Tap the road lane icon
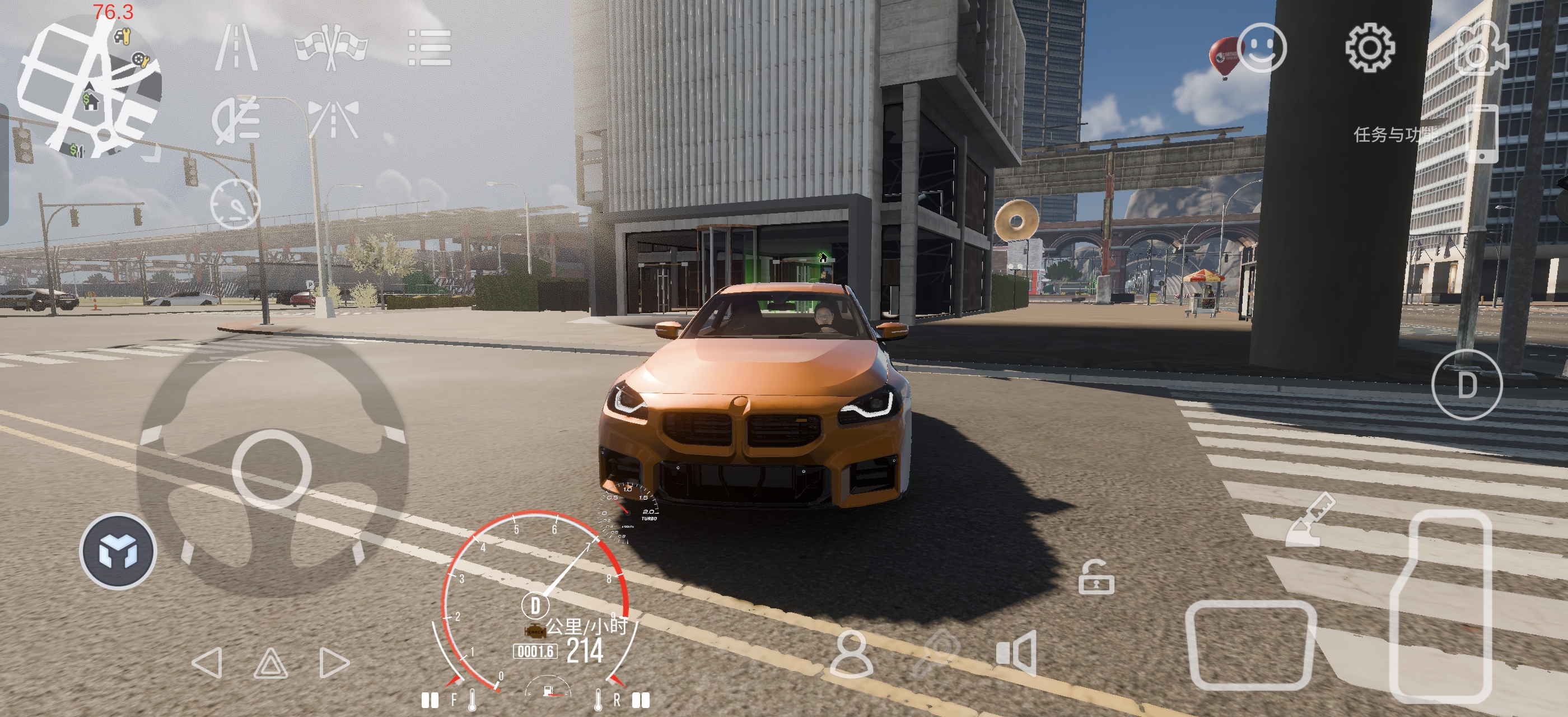 tap(236, 47)
